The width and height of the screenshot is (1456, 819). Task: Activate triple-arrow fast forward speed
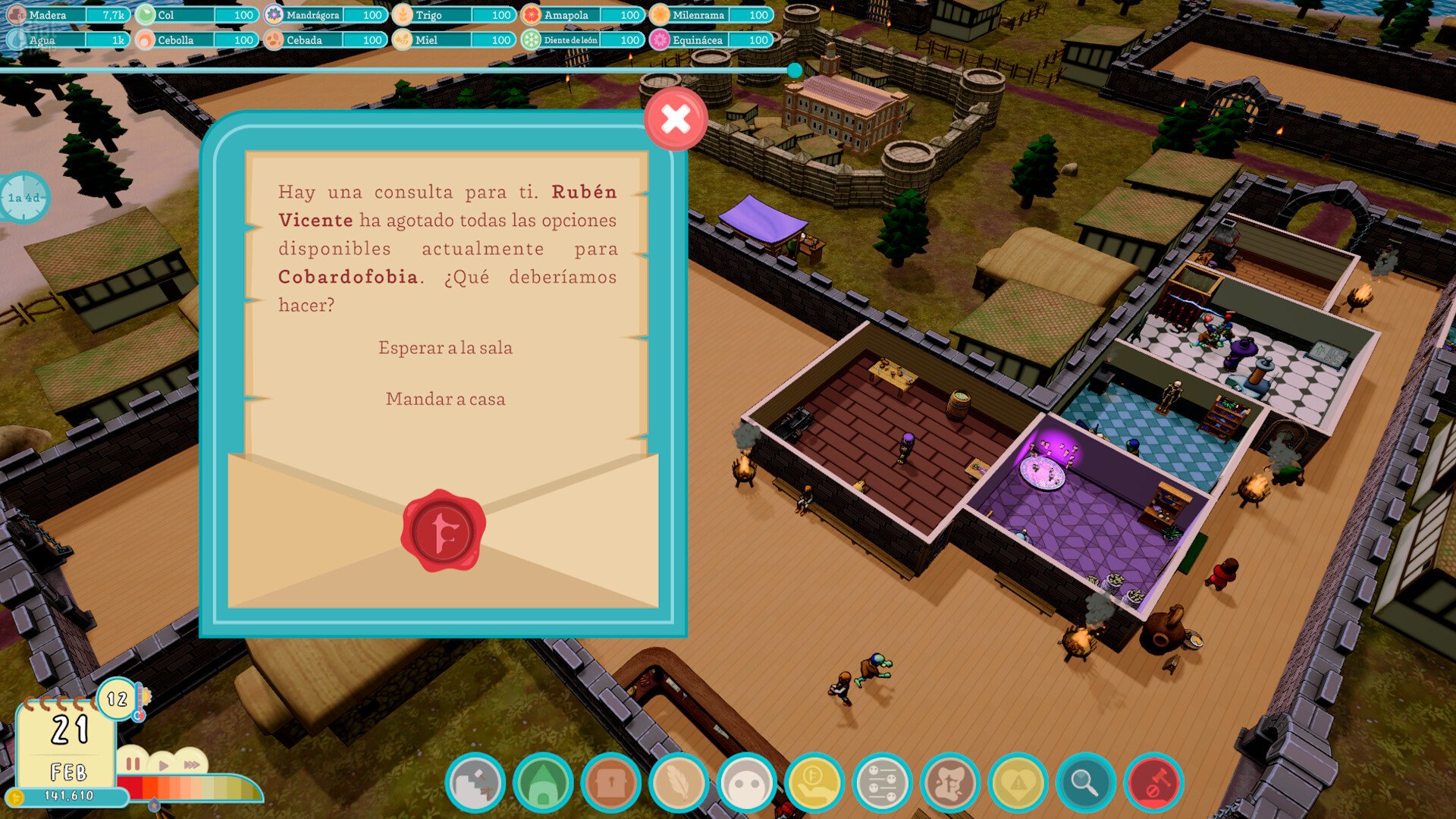click(x=192, y=765)
